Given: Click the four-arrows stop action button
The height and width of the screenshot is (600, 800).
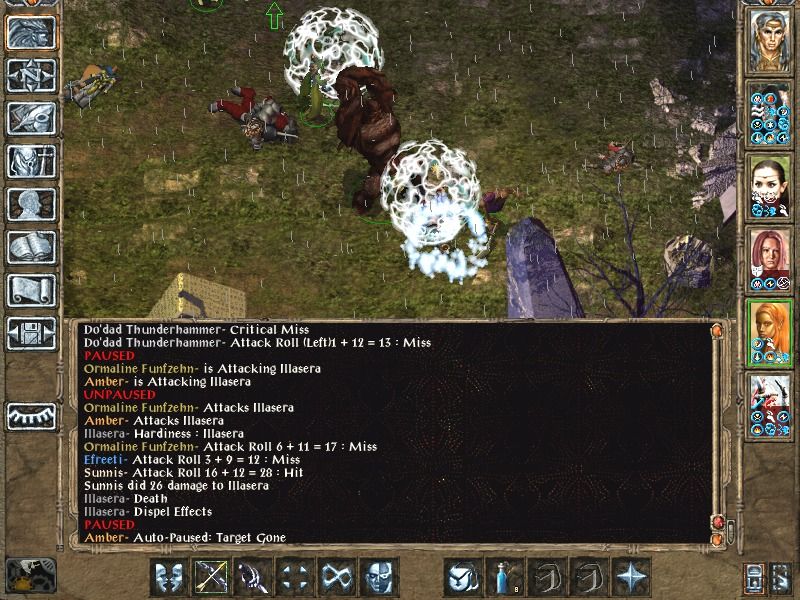Looking at the screenshot, I should pyautogui.click(x=296, y=577).
